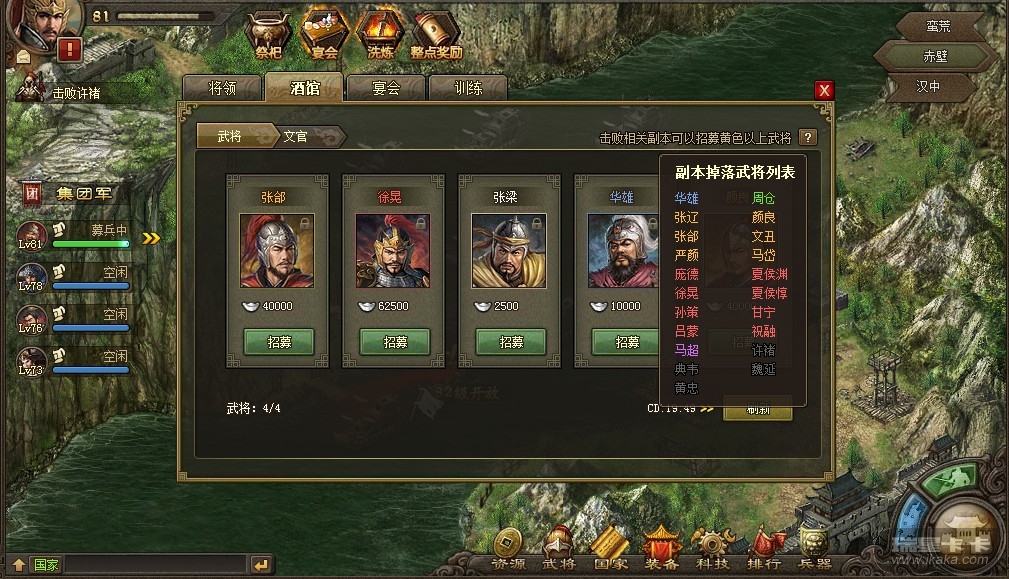Open the 祭祀 icon in the top bar
Viewport: 1009px width, 579px height.
pos(268,34)
